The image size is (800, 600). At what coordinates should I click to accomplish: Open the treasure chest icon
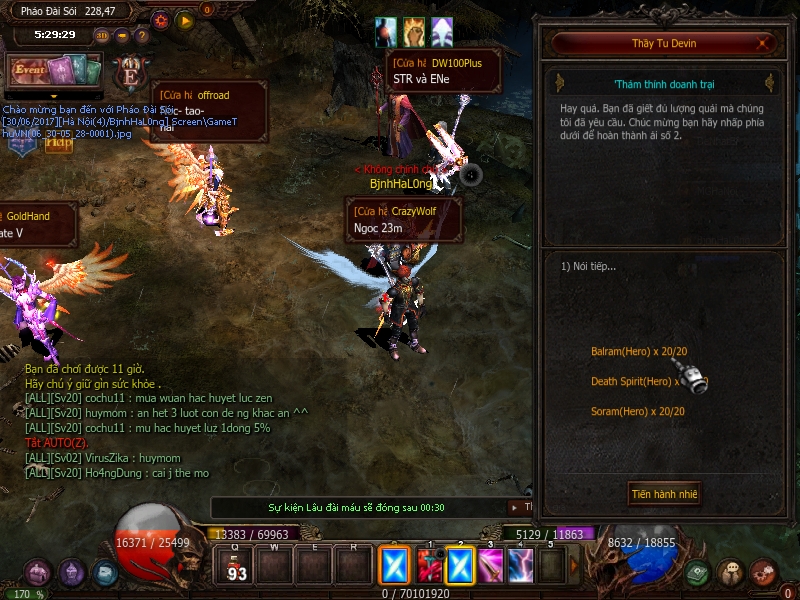tap(38, 573)
